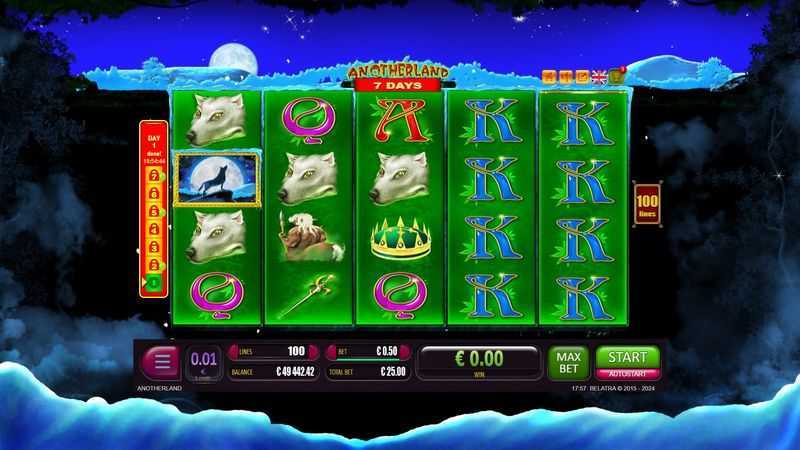Image resolution: width=800 pixels, height=450 pixels.
Task: Change the 0.01 coin denomination
Action: pos(203,361)
